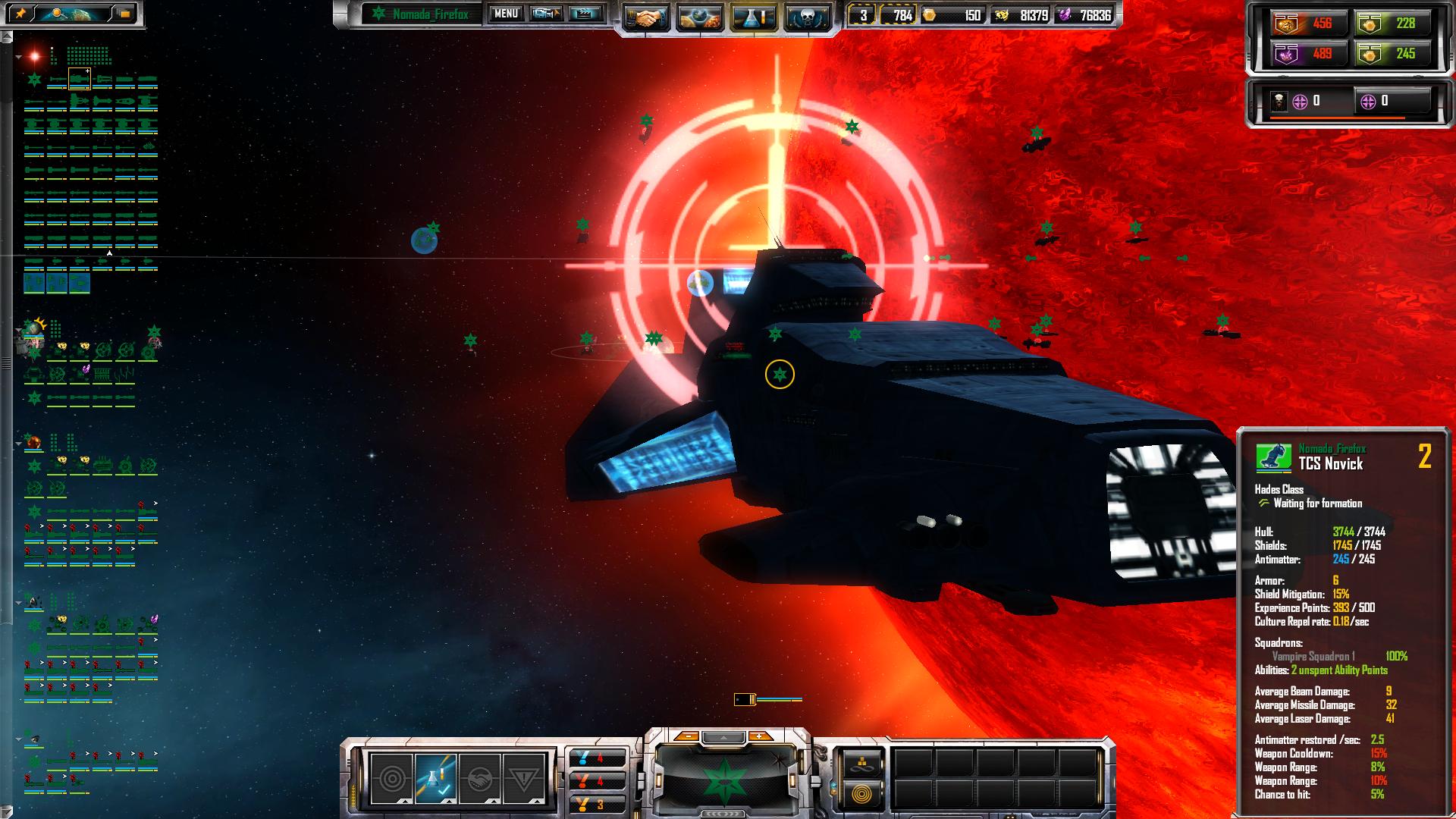Activate the orange concentric-rings button
Image resolution: width=1456 pixels, height=819 pixels.
860,794
